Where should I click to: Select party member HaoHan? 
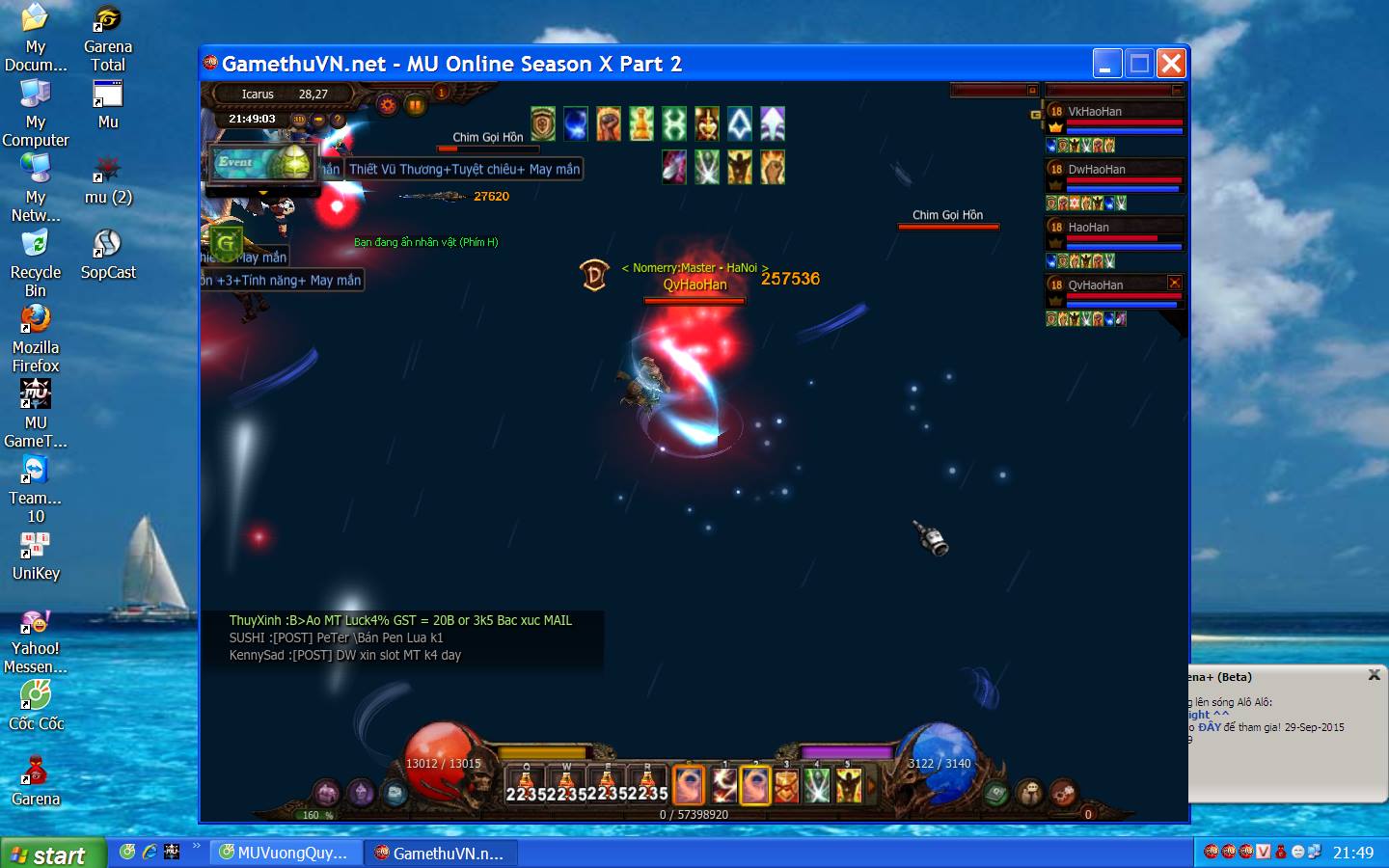(x=1088, y=228)
